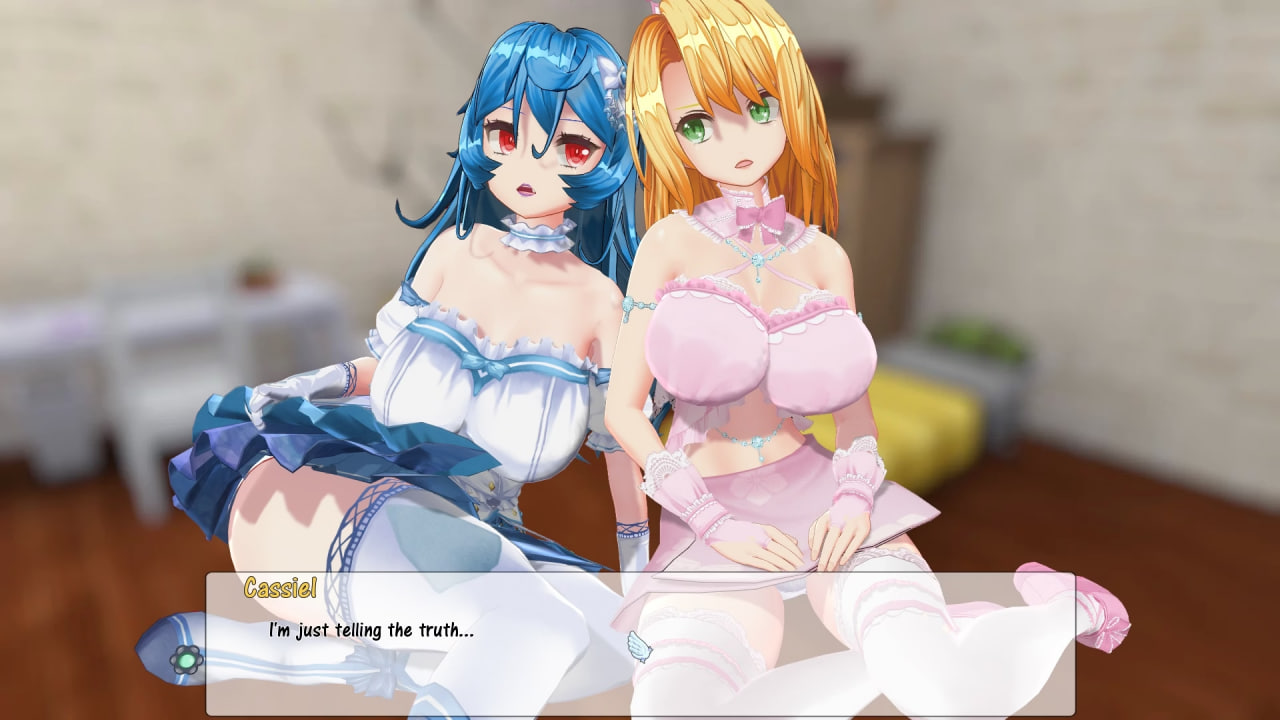This screenshot has width=1280, height=720.
Task: Advance Cassiel's dialogue box
Action: (640, 643)
